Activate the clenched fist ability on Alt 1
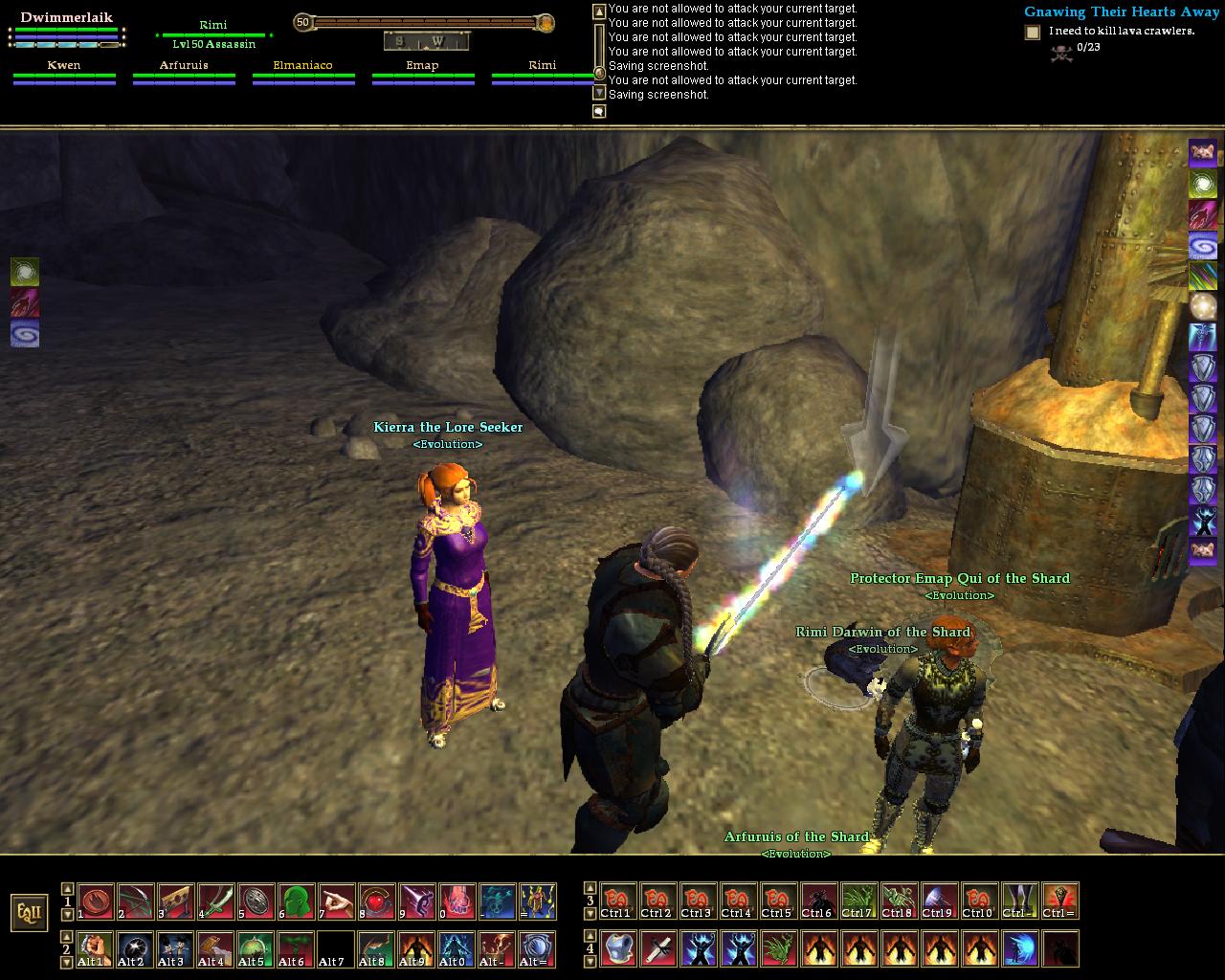The image size is (1225, 980). click(x=95, y=948)
